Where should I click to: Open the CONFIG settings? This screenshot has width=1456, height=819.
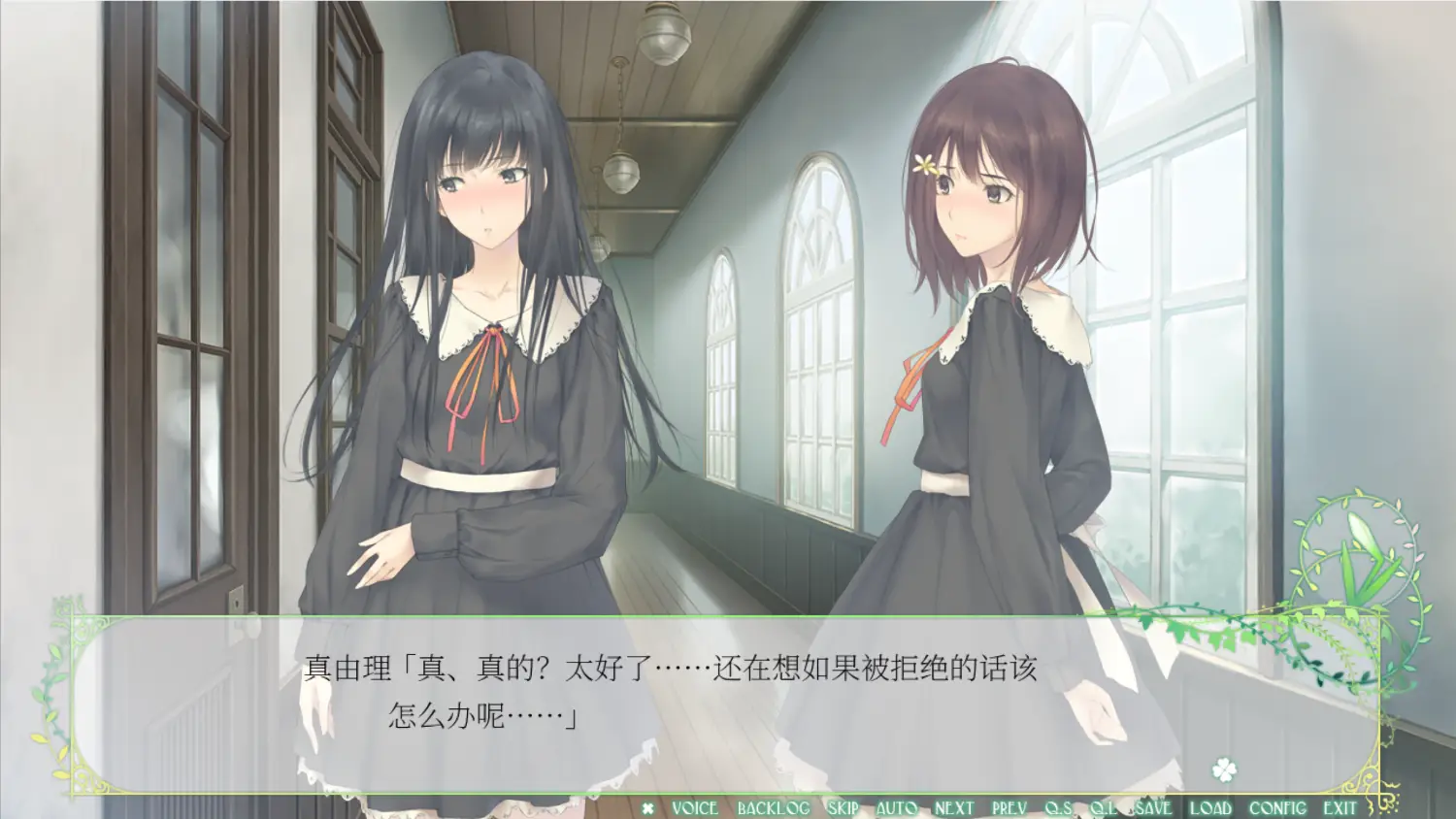point(1277,808)
